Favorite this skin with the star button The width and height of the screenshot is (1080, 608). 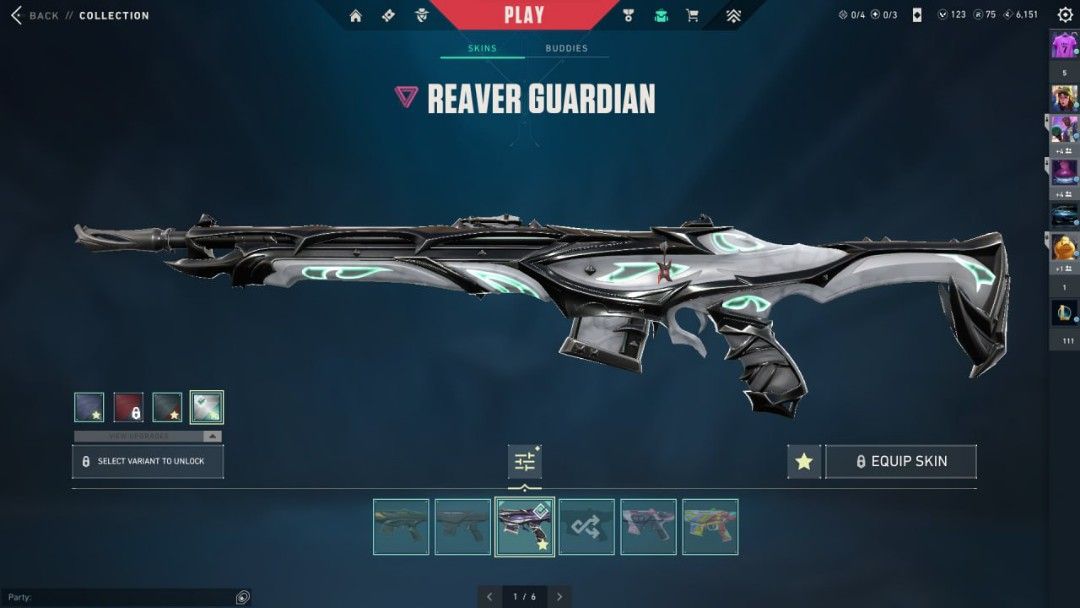coord(804,461)
